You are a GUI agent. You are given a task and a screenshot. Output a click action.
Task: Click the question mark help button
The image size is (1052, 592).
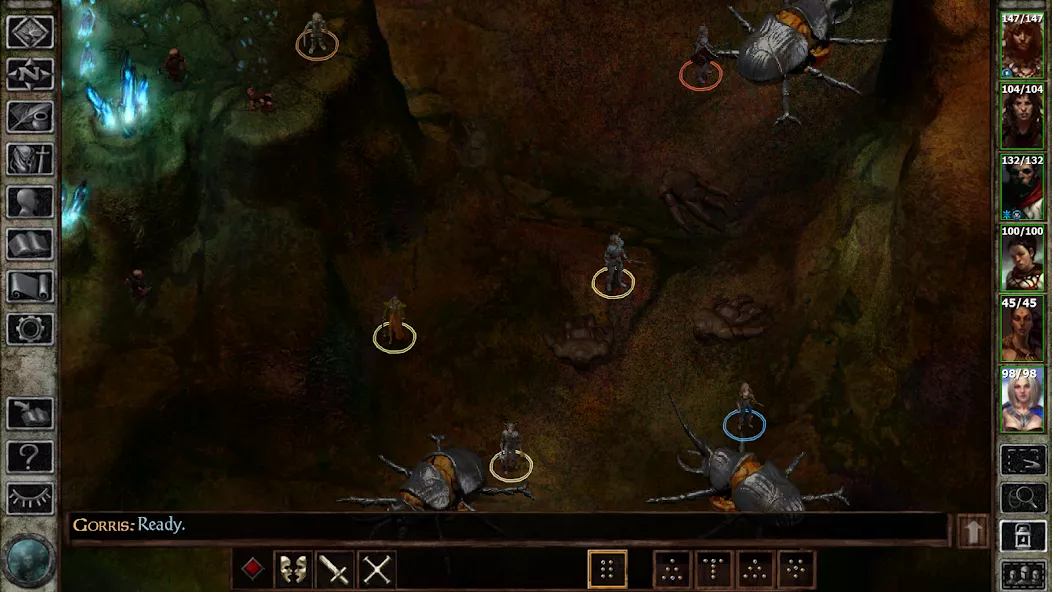30,457
